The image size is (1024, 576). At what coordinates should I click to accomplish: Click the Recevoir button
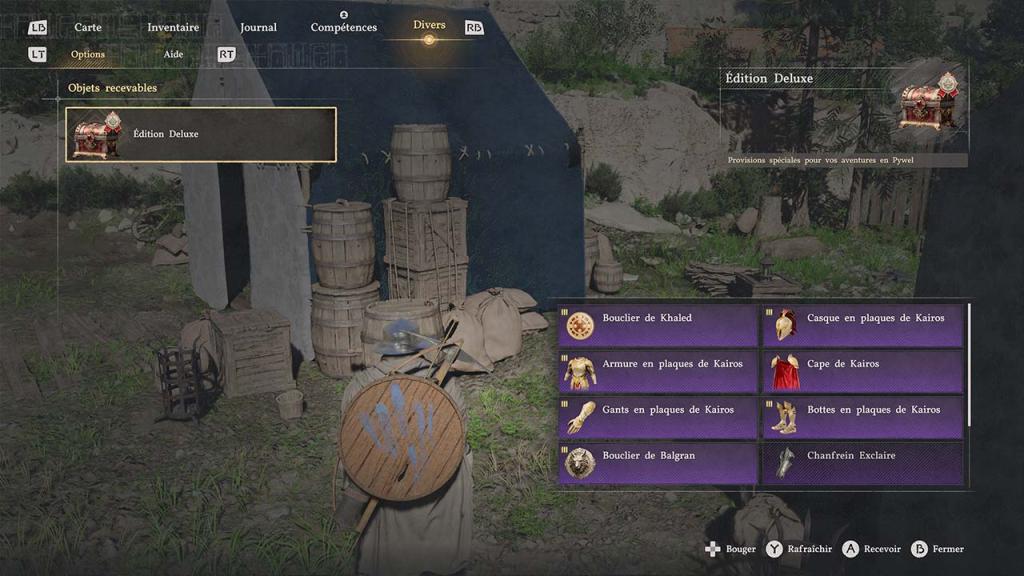tap(872, 549)
